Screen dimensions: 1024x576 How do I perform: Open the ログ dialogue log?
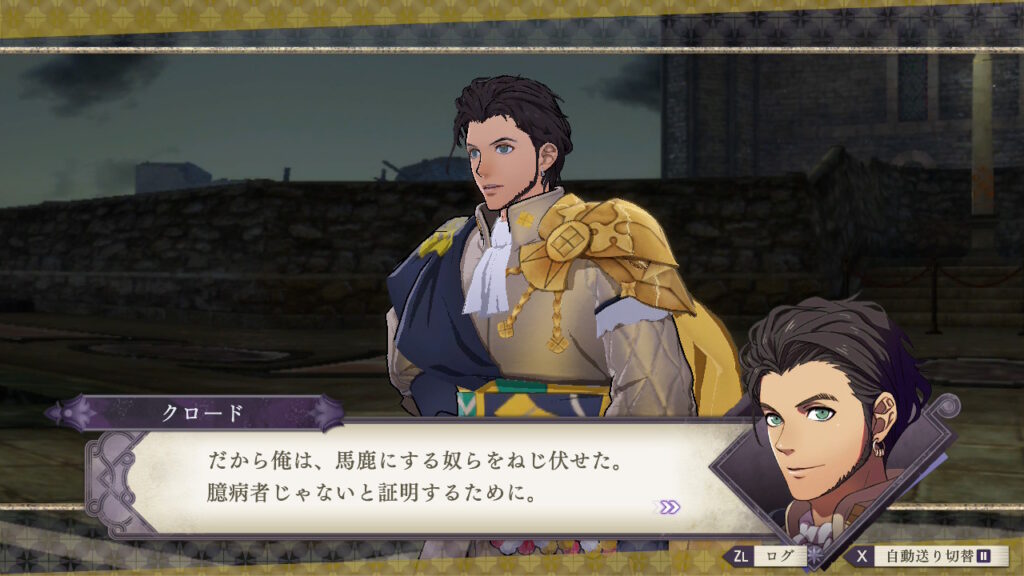point(770,556)
